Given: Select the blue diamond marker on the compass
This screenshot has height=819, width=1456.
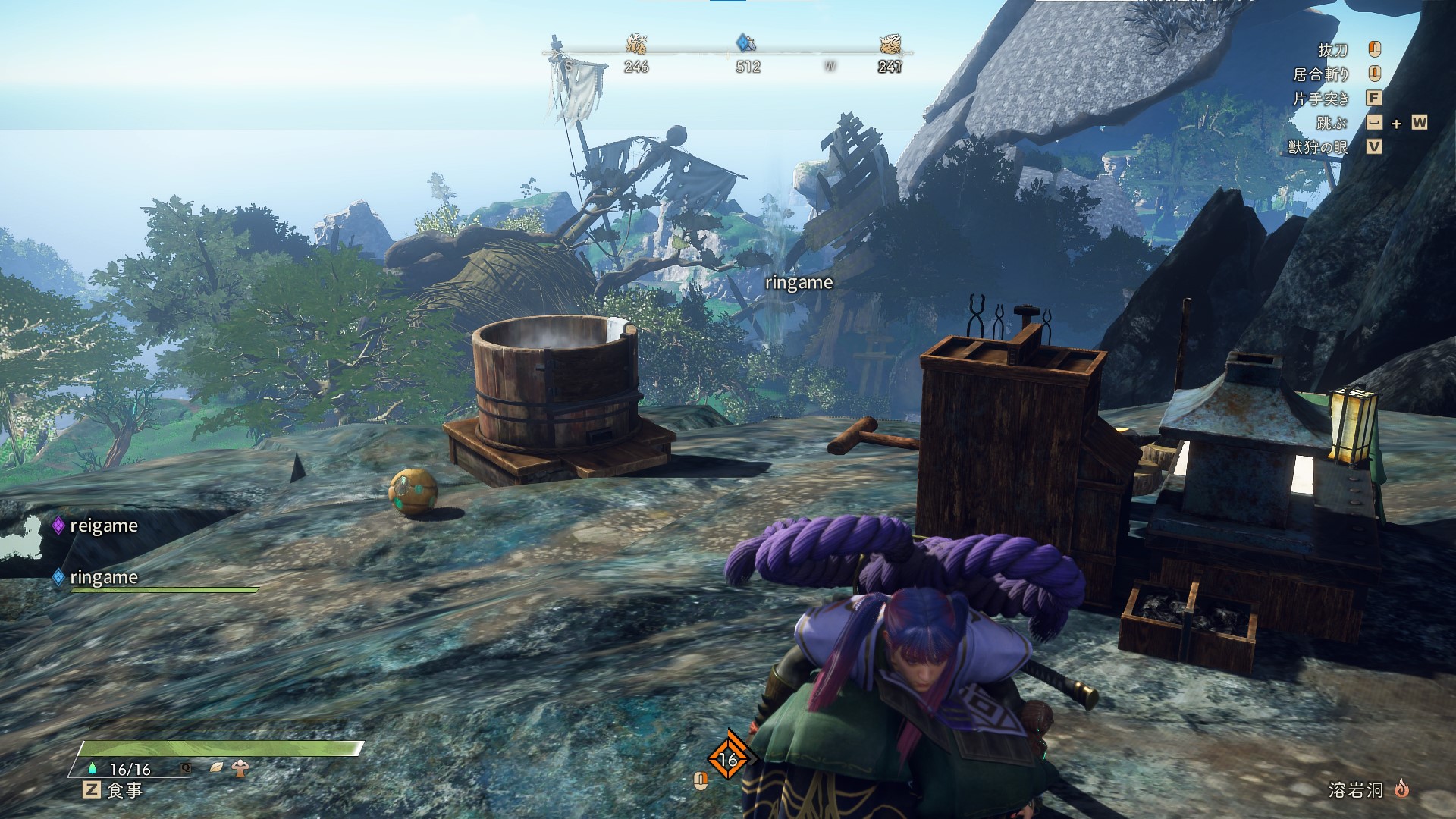Looking at the screenshot, I should click(746, 43).
